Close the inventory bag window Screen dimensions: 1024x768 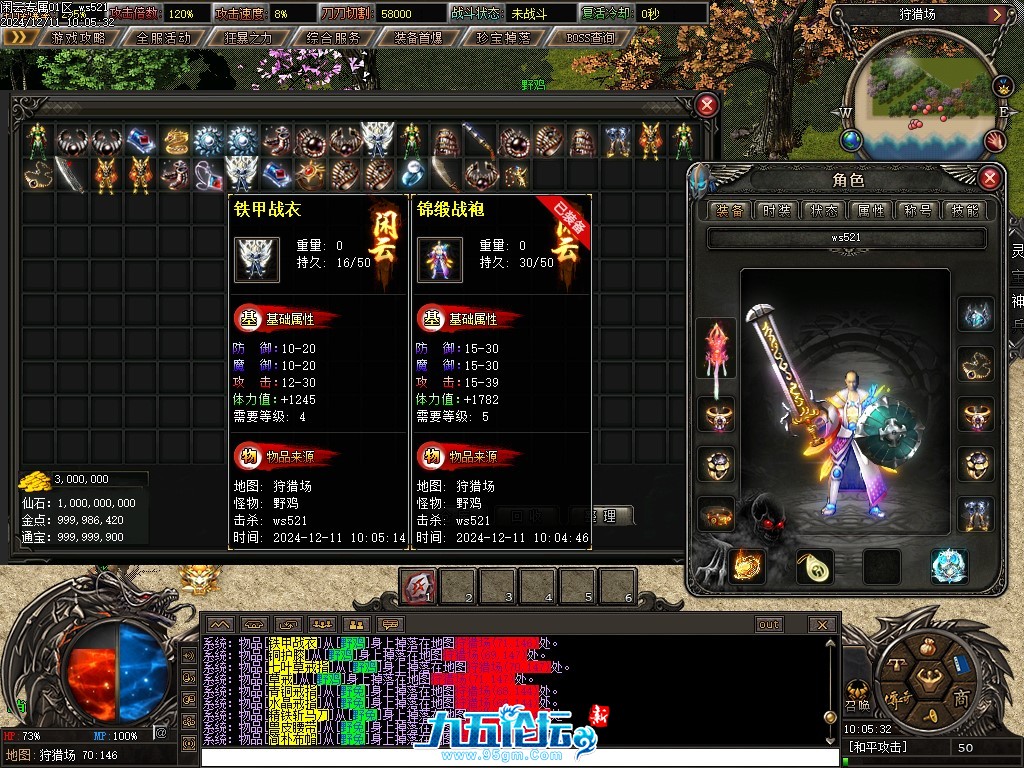click(707, 105)
